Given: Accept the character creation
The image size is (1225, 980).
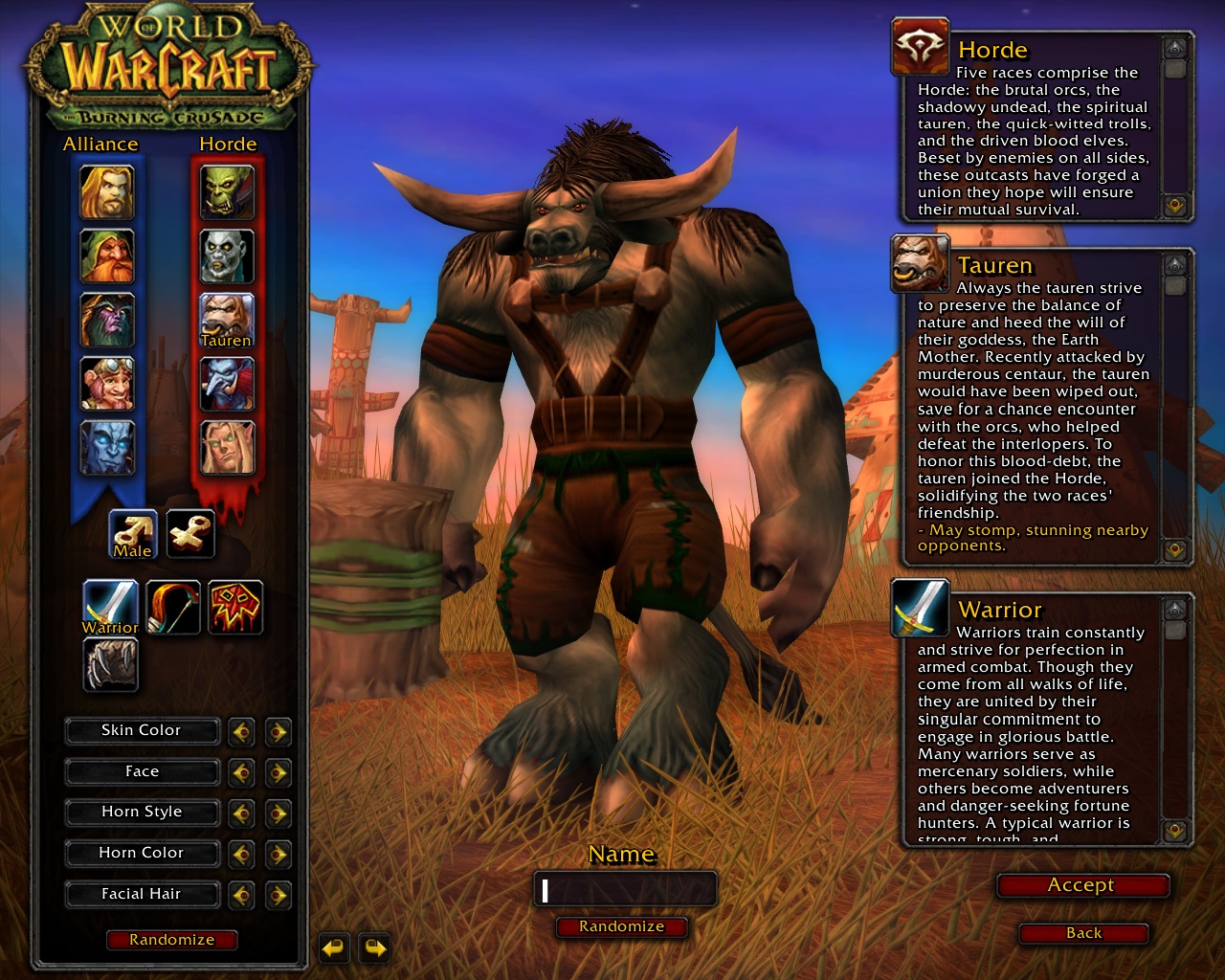Looking at the screenshot, I should 1081,886.
